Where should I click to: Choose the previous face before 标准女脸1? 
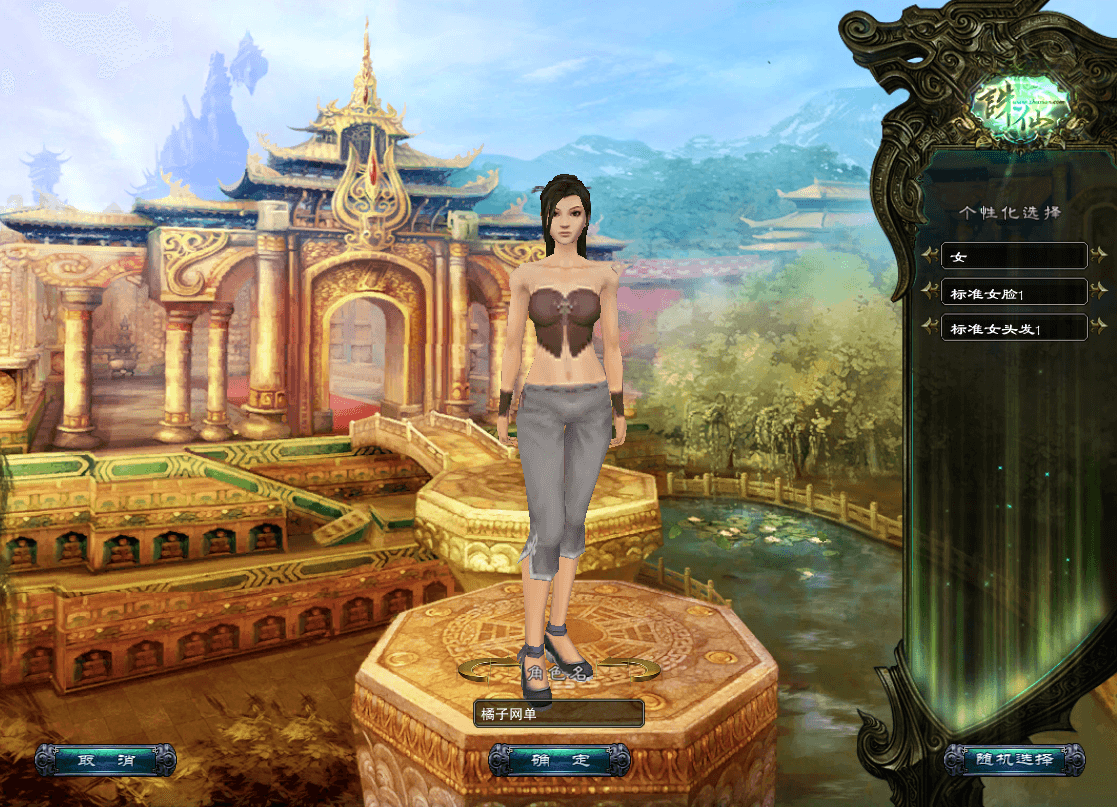pyautogui.click(x=930, y=291)
